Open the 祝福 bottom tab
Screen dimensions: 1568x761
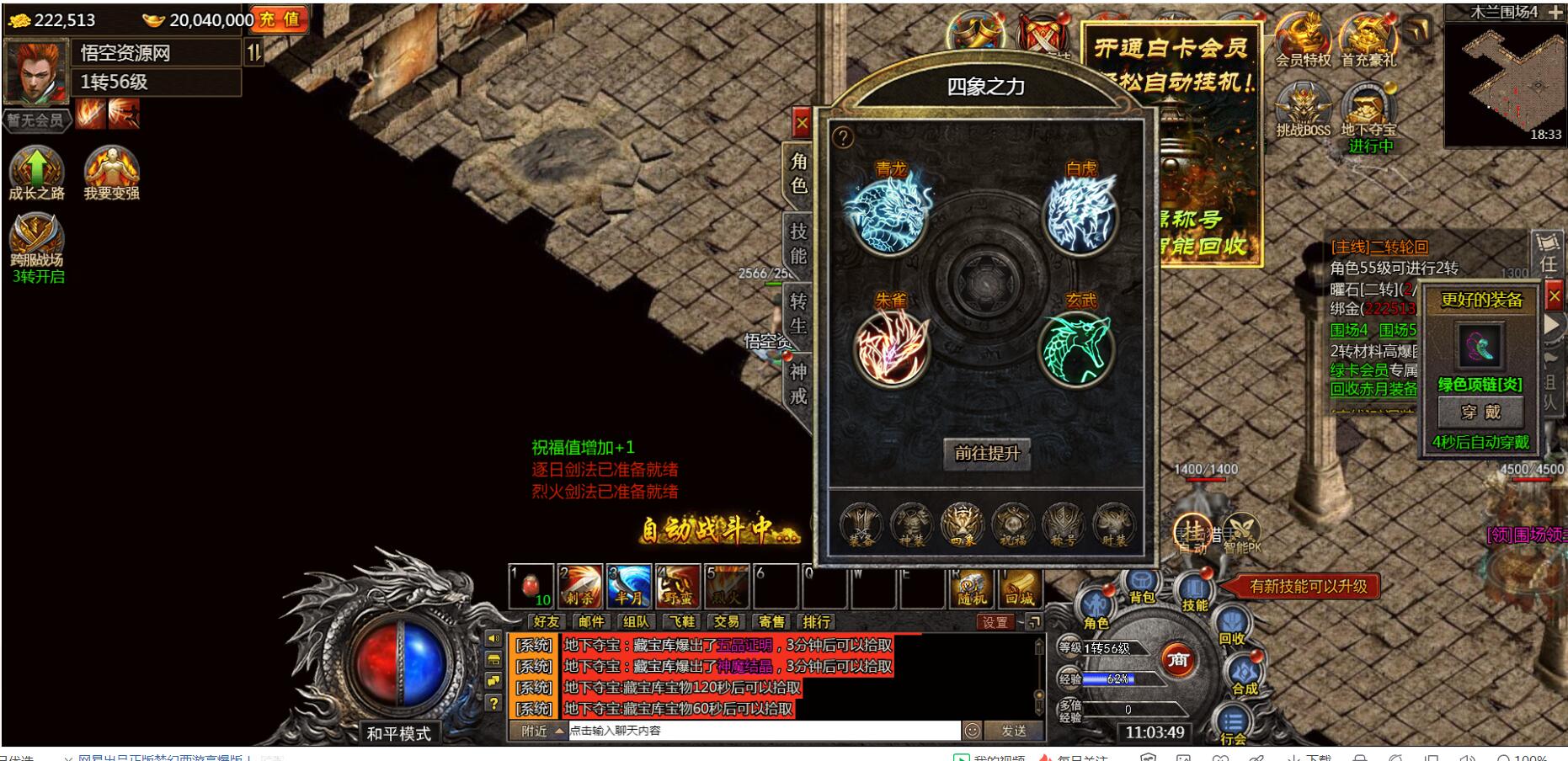(x=1012, y=526)
